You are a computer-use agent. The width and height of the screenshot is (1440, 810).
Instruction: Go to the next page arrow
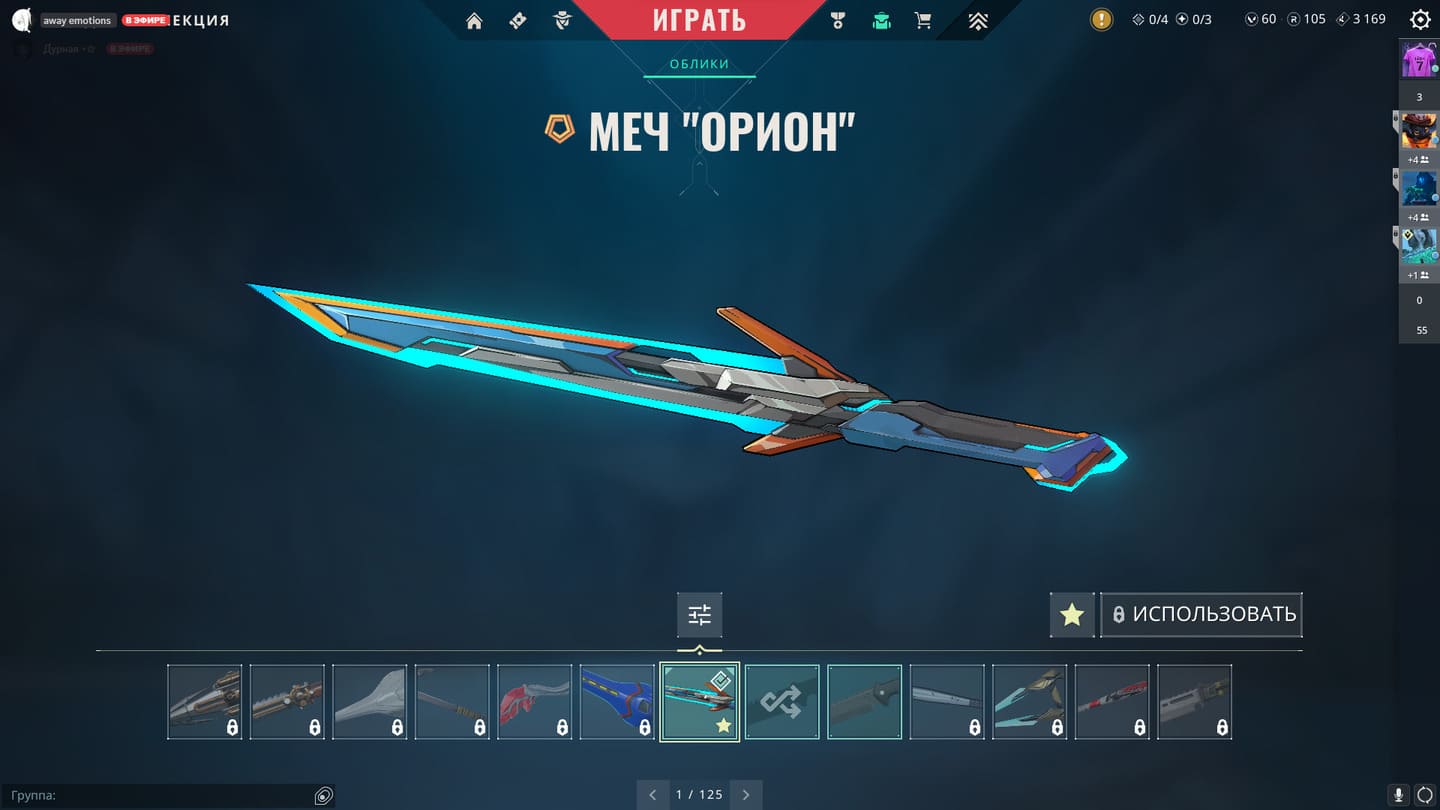[x=745, y=795]
